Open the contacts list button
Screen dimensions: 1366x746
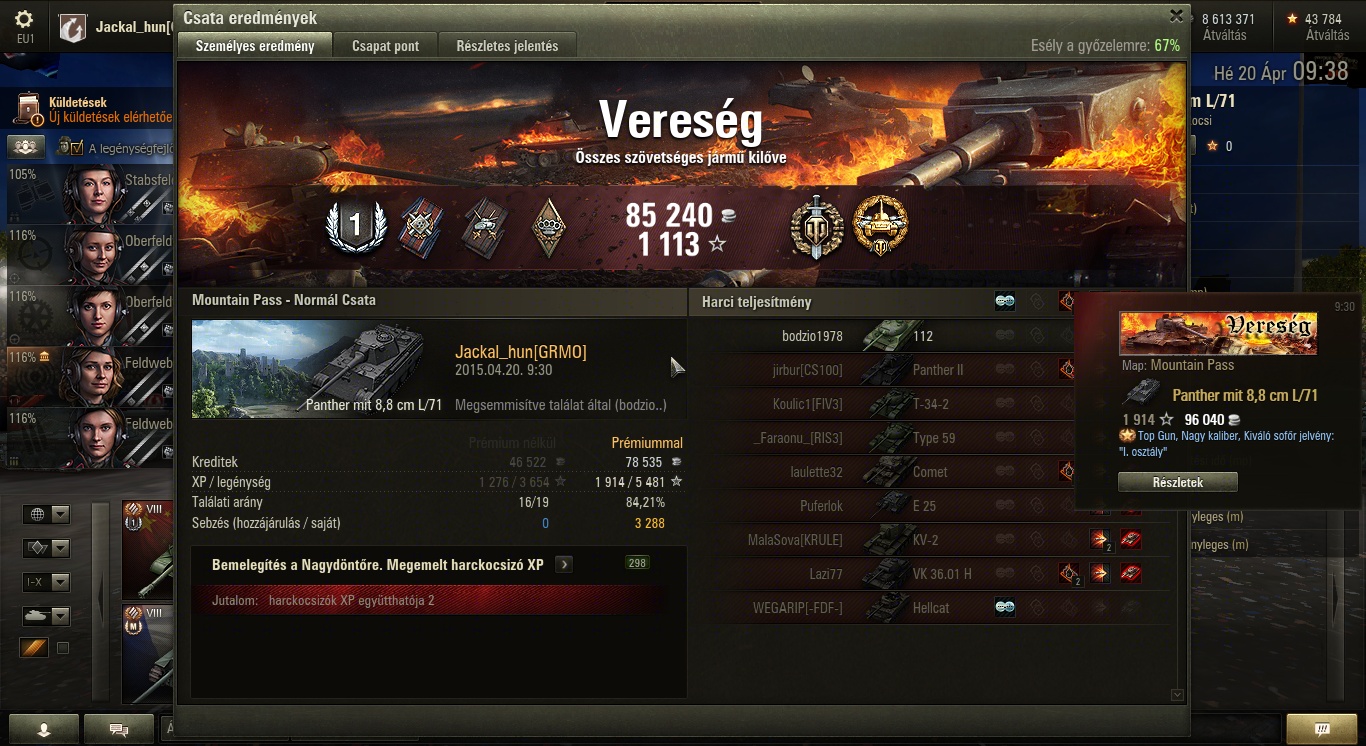(x=43, y=729)
